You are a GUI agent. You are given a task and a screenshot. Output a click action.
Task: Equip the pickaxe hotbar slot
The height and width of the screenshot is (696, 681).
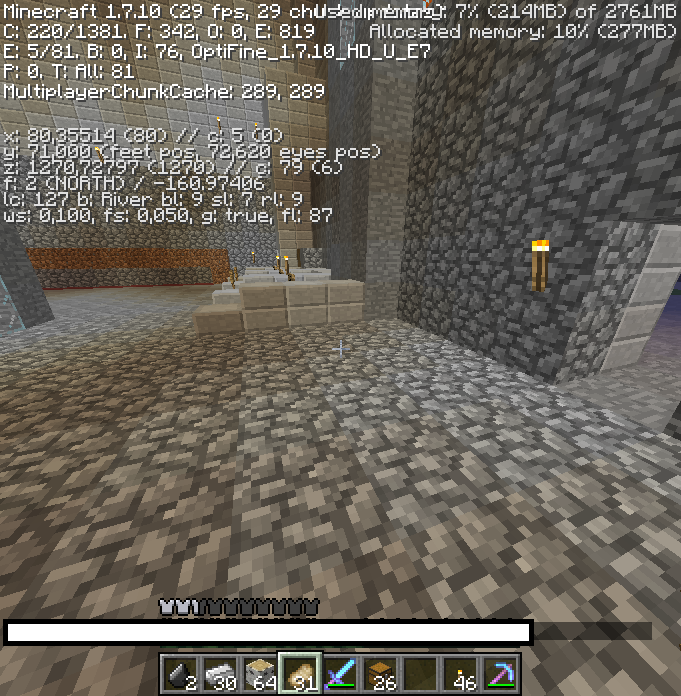coord(500,675)
